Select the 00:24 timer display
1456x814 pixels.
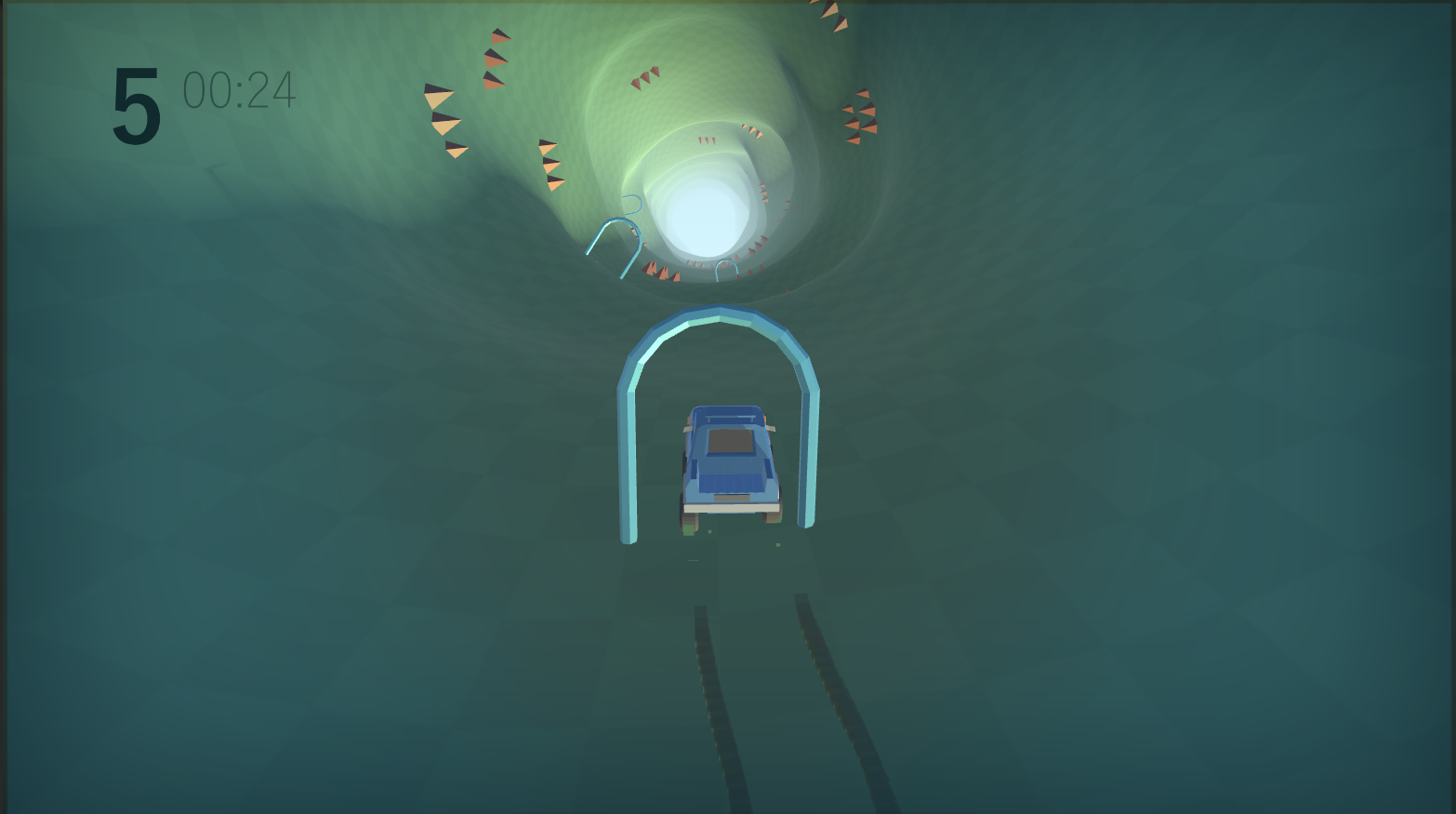(x=238, y=90)
